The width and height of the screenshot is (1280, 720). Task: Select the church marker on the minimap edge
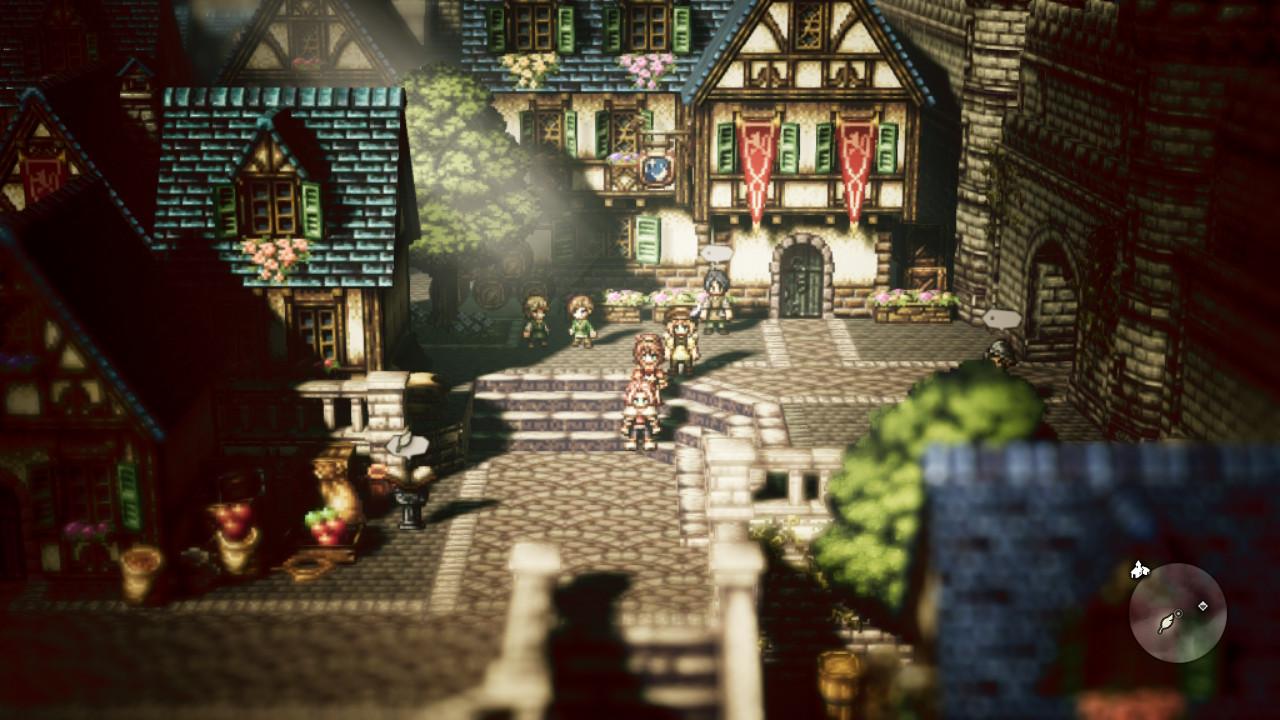(1139, 571)
